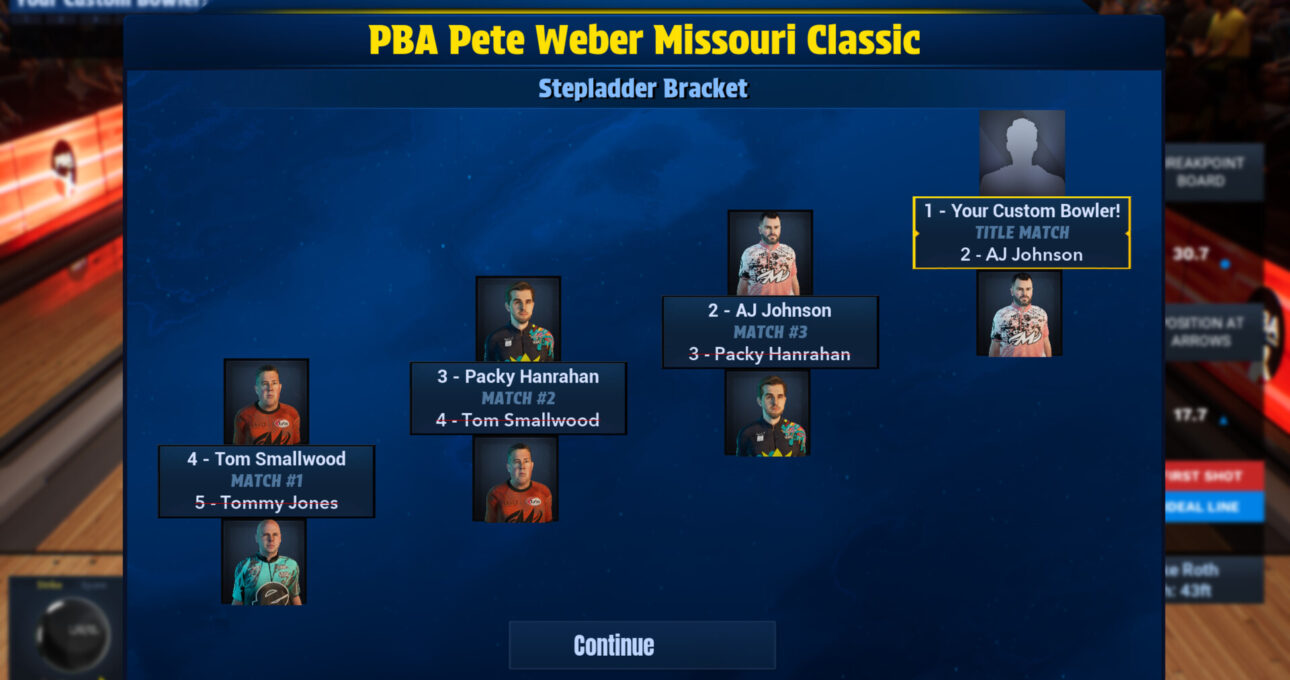Select the custom bowler silhouette portrait
The width and height of the screenshot is (1290, 680).
click(x=1021, y=153)
